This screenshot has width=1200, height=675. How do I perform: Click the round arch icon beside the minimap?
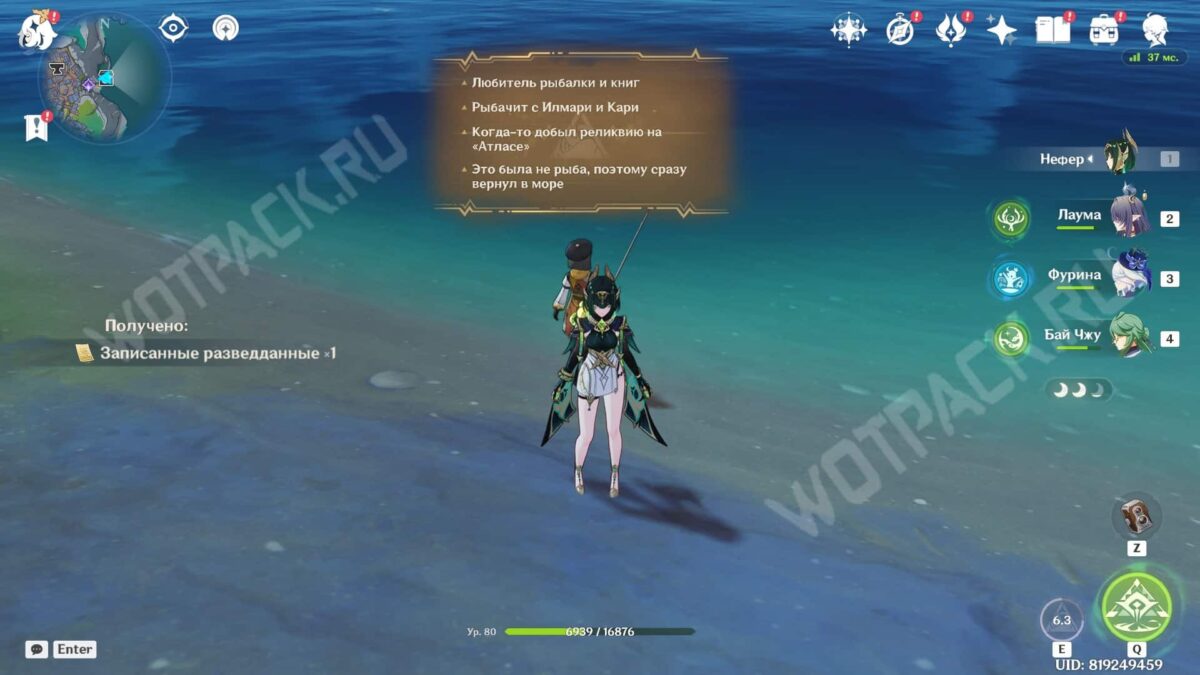click(x=226, y=28)
